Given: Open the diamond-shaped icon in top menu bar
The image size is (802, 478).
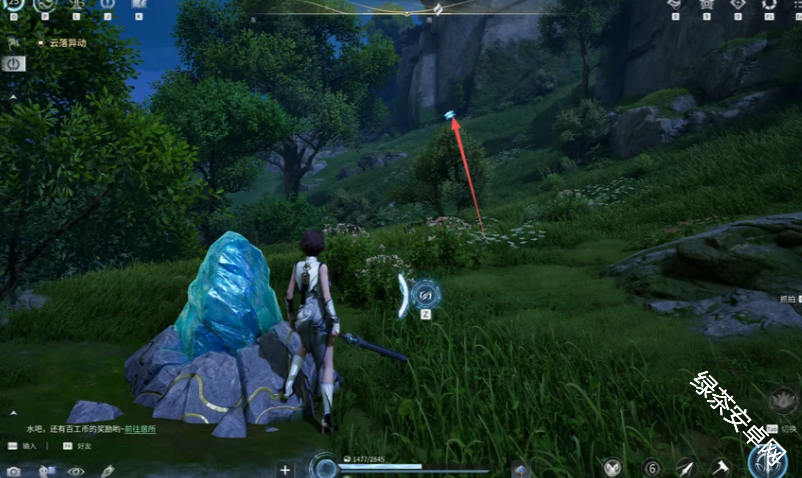Looking at the screenshot, I should [x=738, y=5].
